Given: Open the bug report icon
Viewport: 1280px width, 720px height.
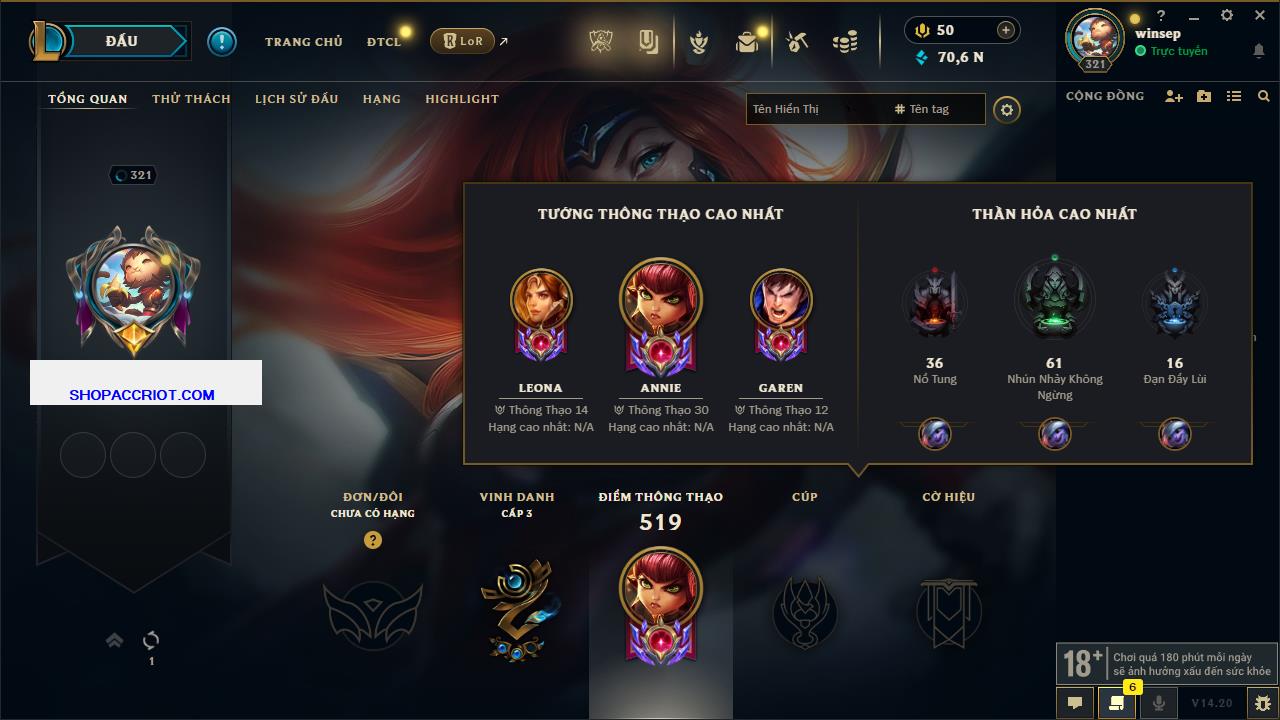Looking at the screenshot, I should (1262, 703).
